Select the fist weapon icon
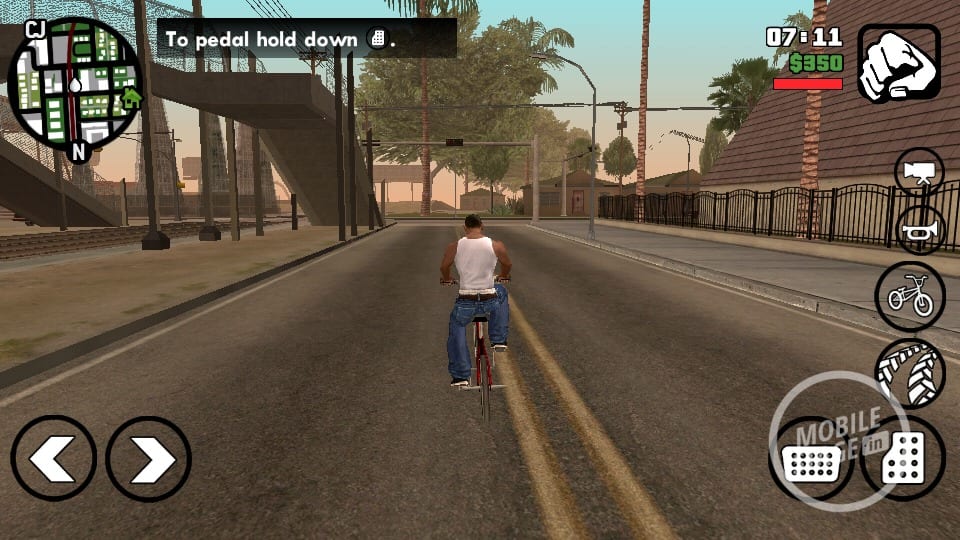 coord(898,63)
